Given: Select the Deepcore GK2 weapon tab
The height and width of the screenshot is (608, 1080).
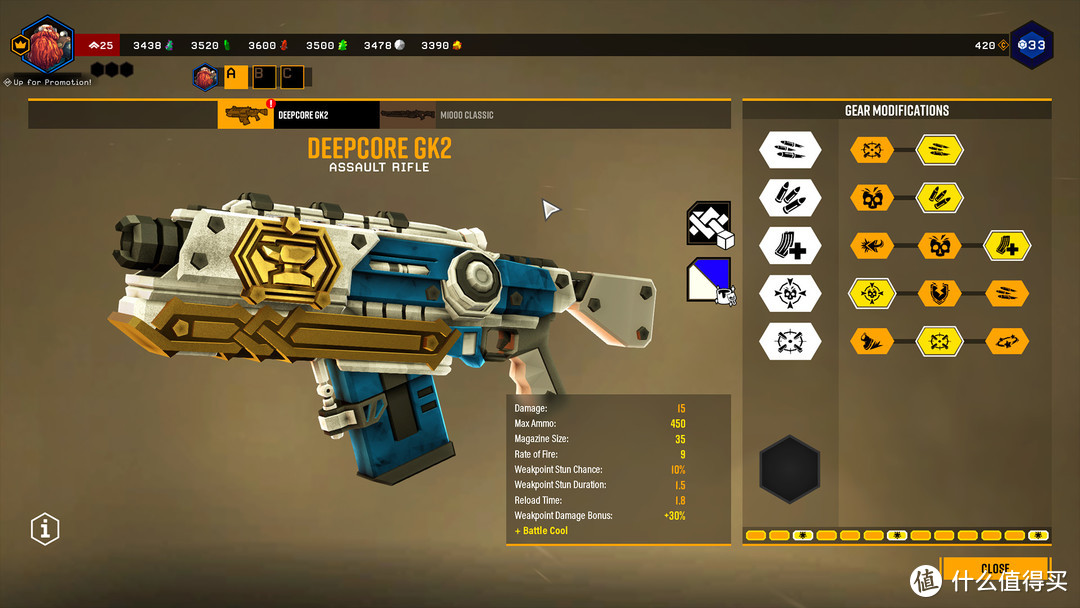Looking at the screenshot, I should tap(298, 115).
